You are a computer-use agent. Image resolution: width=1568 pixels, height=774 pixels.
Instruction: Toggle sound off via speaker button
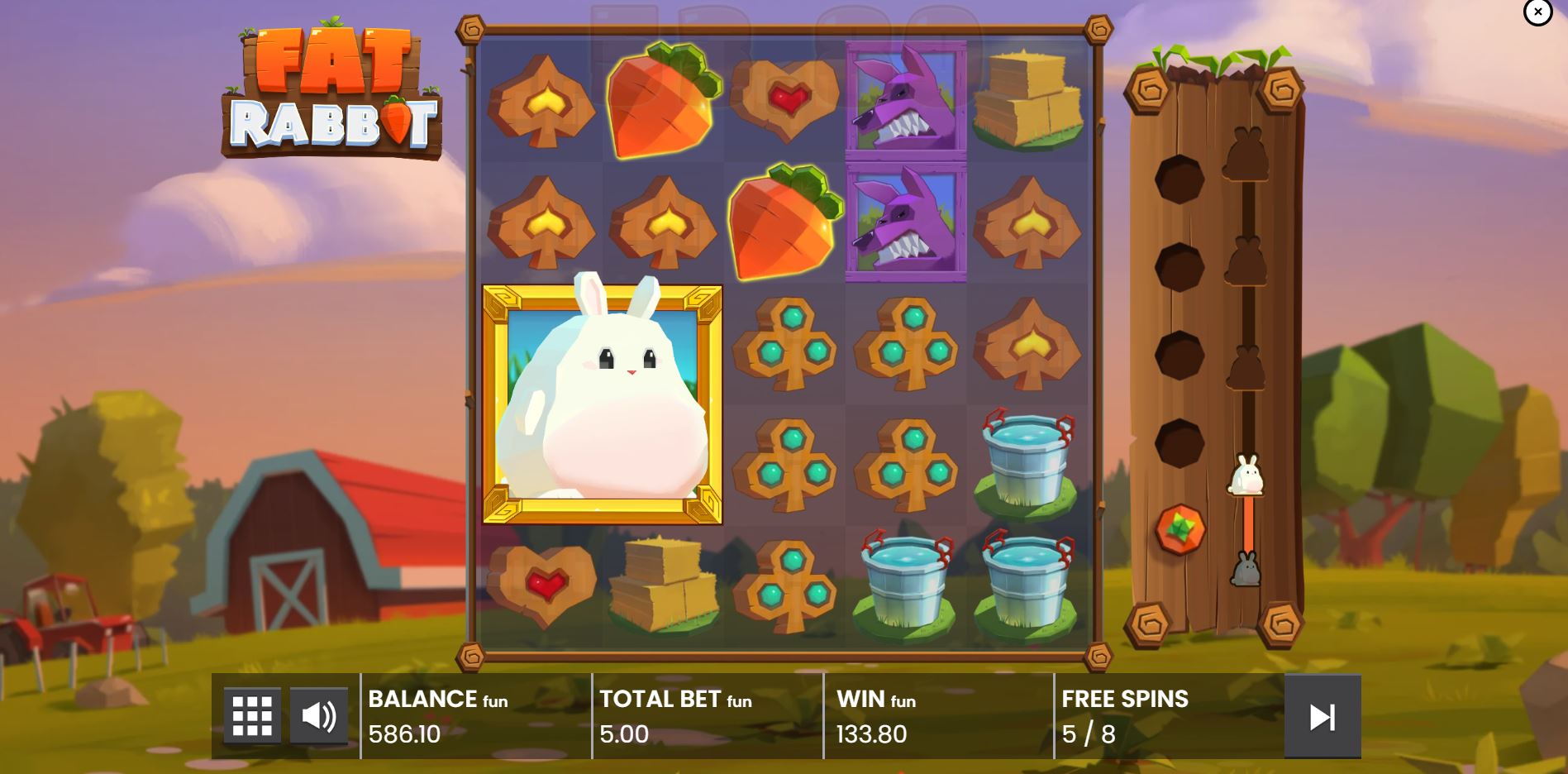tap(321, 714)
